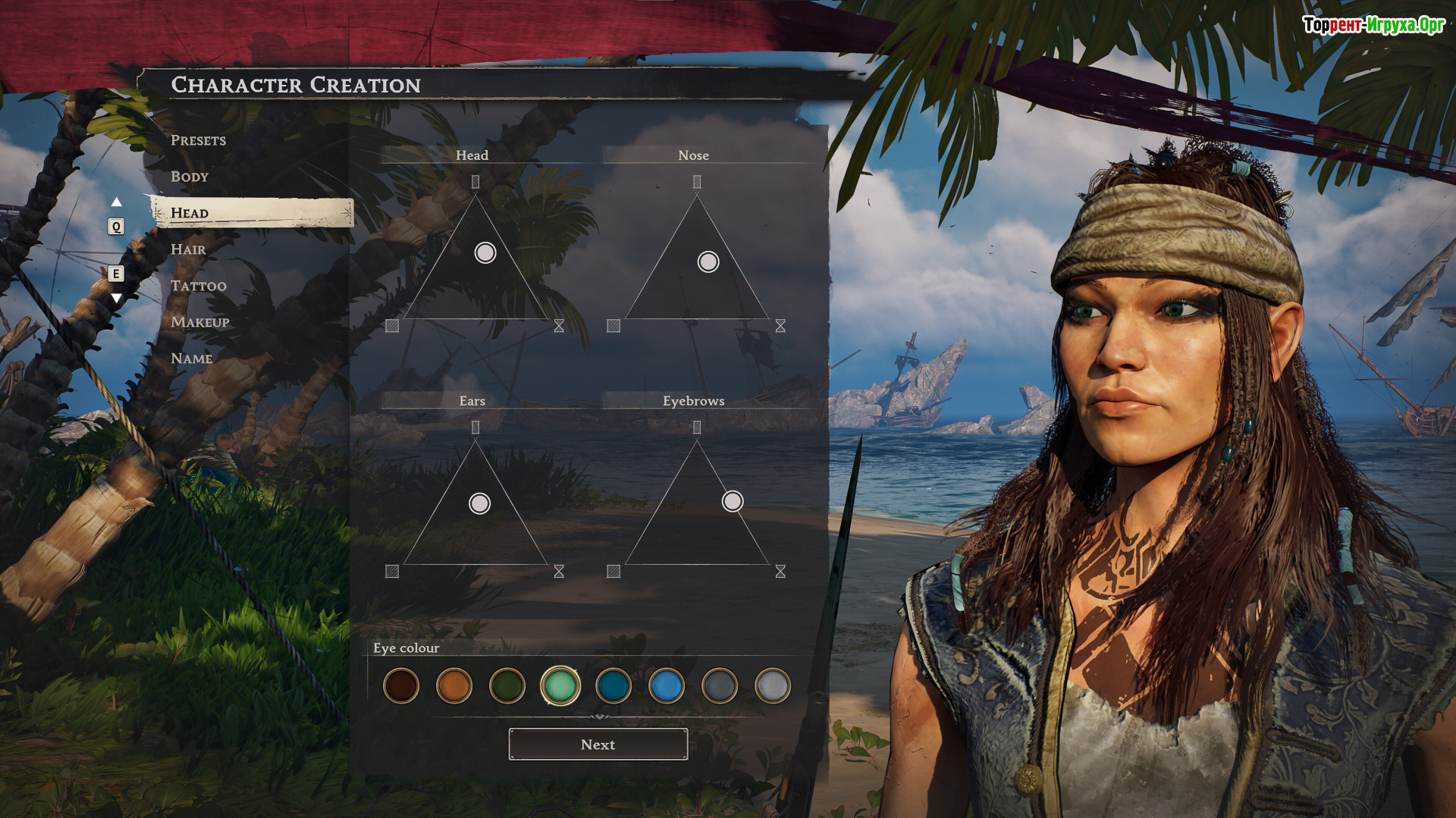Open the Tattoo category
The height and width of the screenshot is (818, 1456).
click(x=199, y=286)
